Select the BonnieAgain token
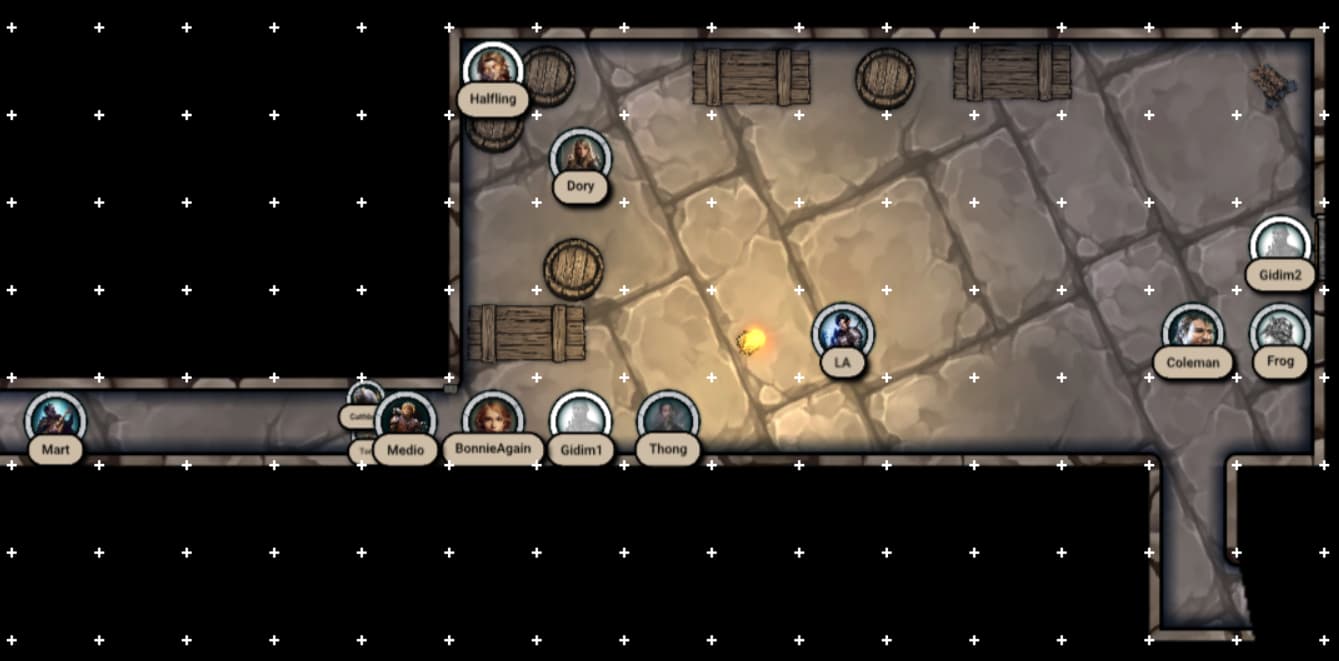The width and height of the screenshot is (1339, 661). coord(493,419)
